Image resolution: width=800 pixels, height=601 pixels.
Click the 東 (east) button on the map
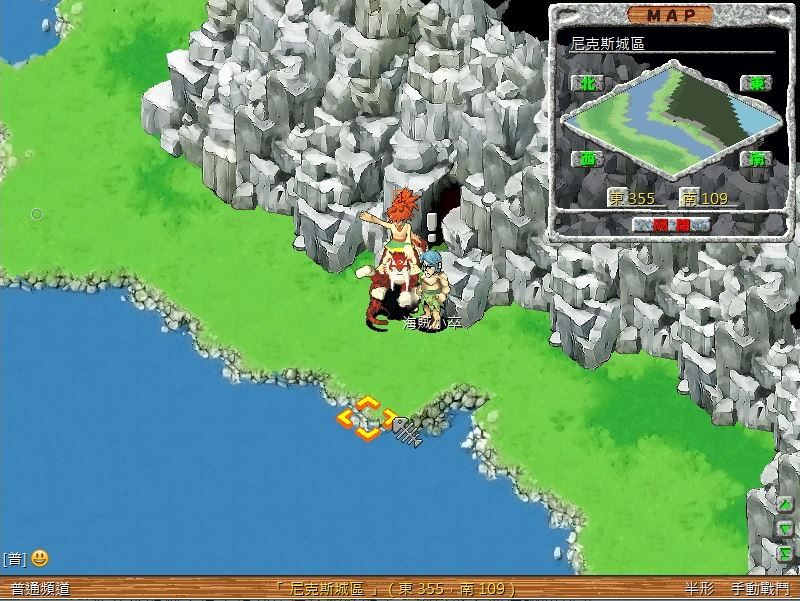tap(755, 84)
